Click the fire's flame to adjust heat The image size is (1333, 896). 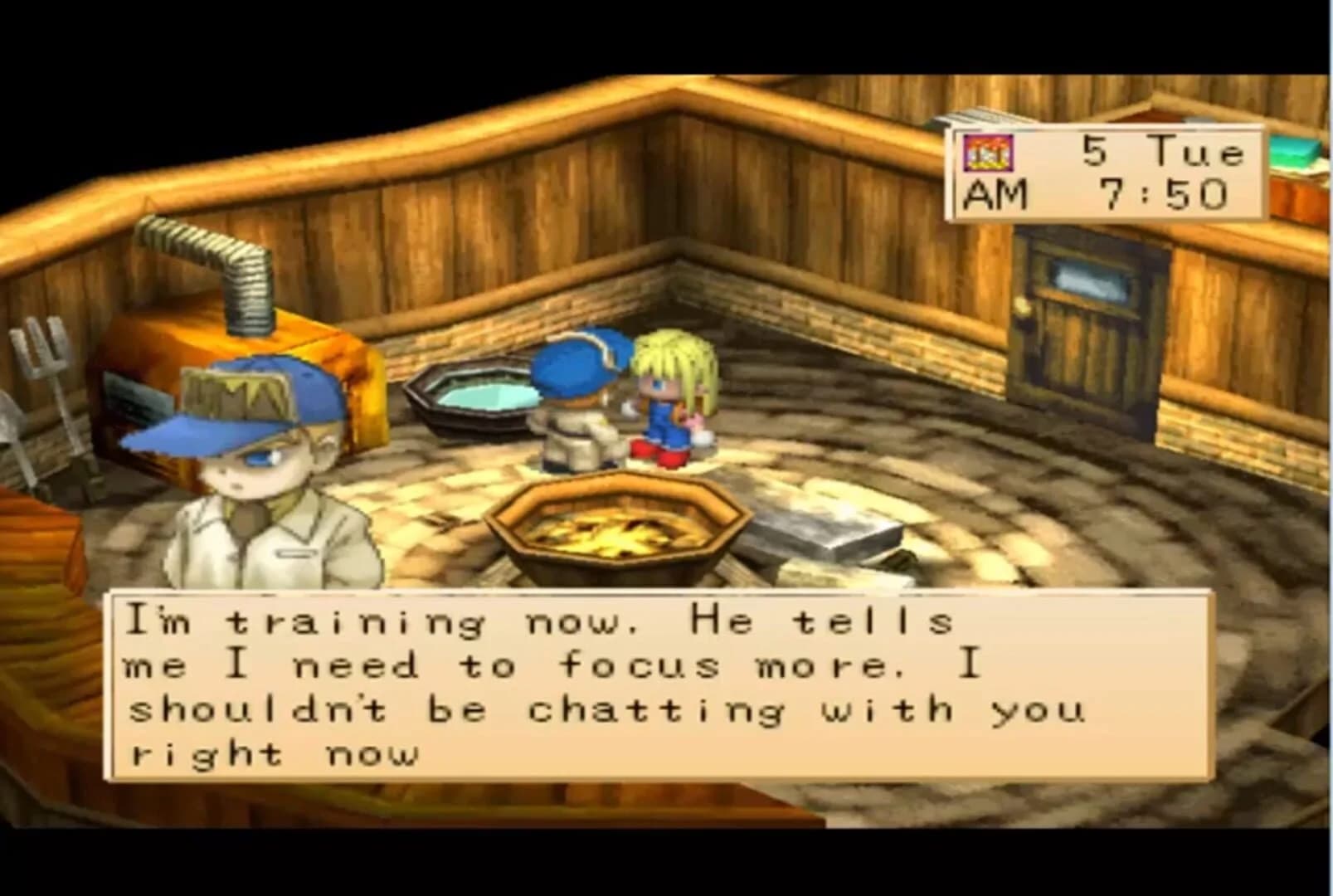pyautogui.click(x=618, y=535)
